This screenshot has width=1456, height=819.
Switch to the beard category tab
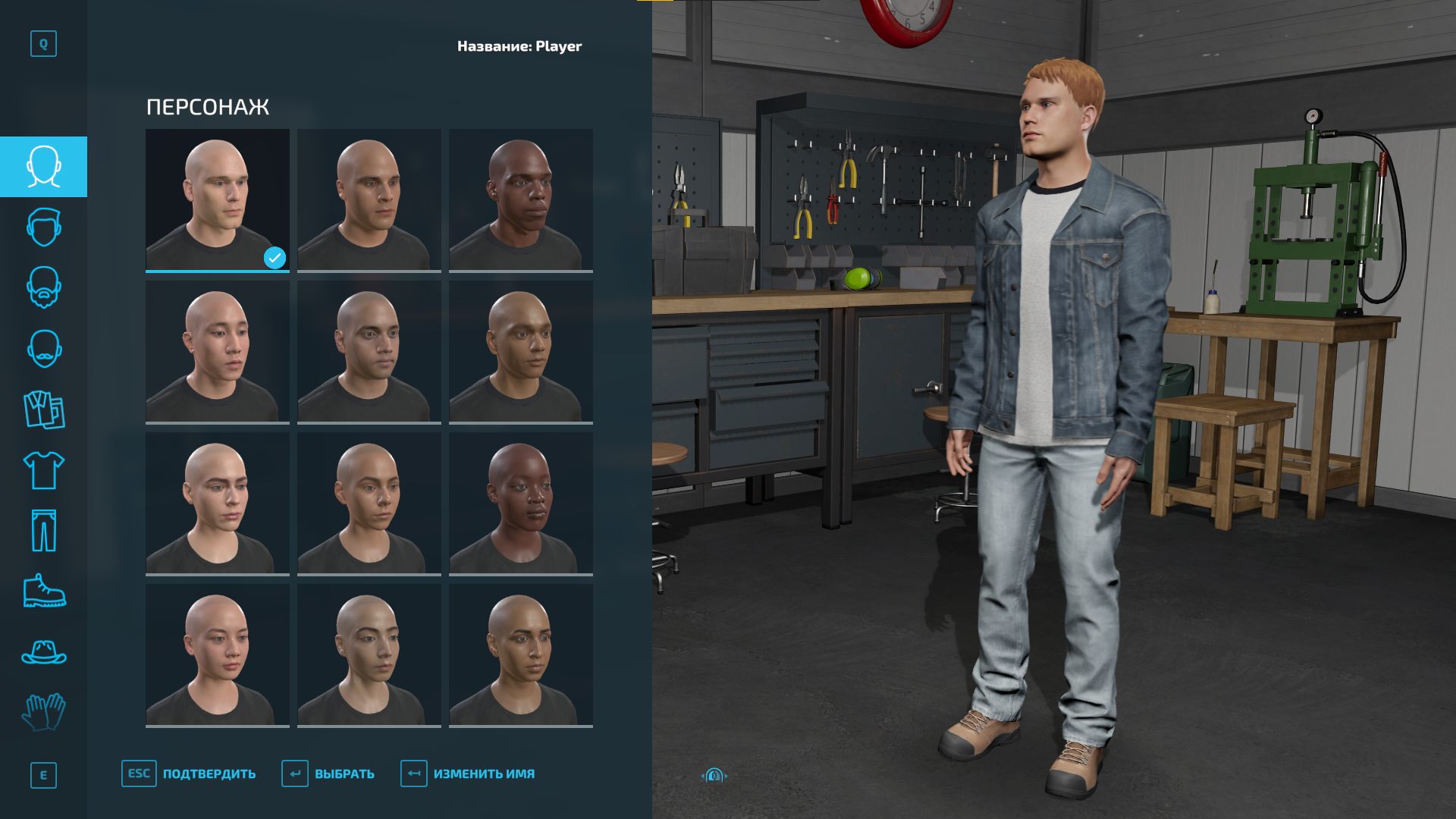click(x=44, y=288)
